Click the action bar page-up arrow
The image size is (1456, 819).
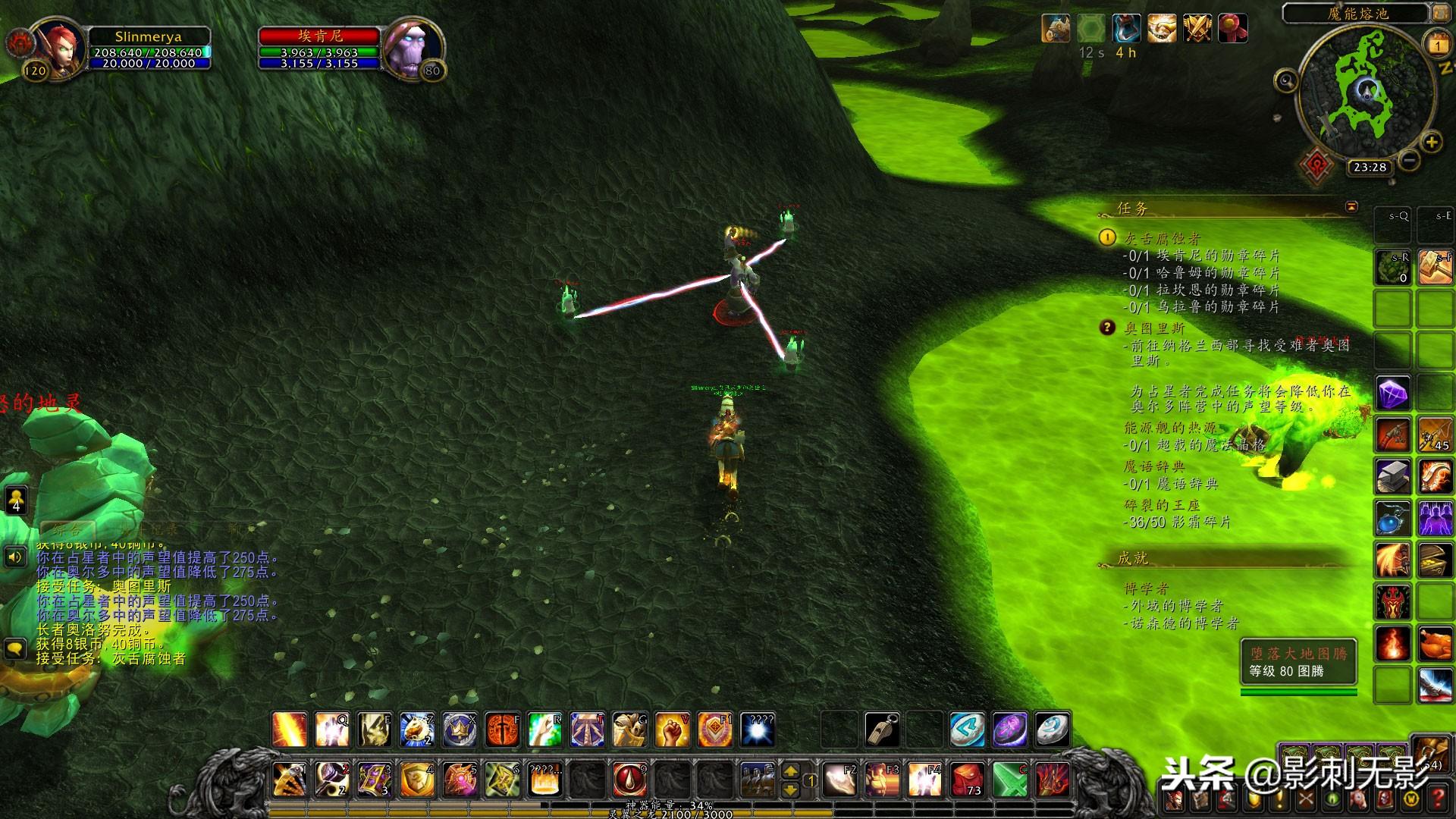click(x=790, y=771)
